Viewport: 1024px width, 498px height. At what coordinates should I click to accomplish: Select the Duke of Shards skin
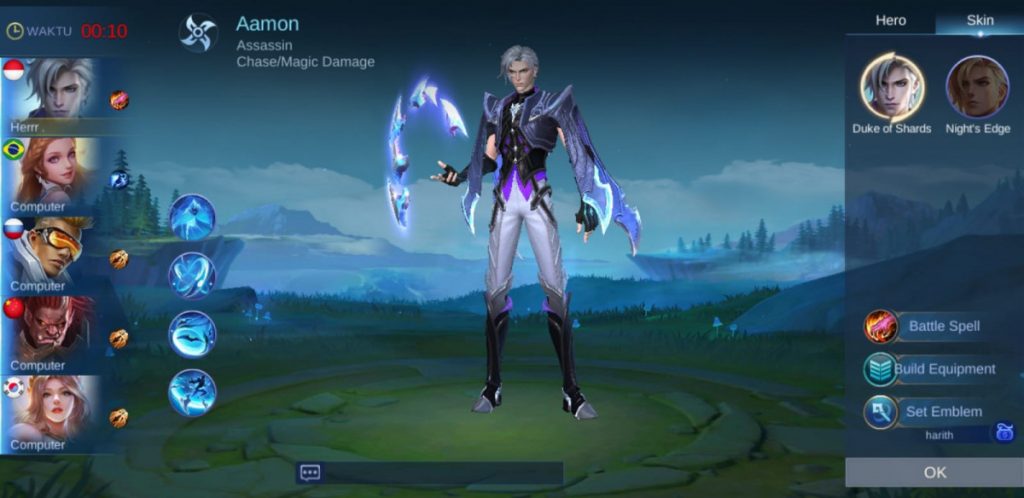(892, 87)
